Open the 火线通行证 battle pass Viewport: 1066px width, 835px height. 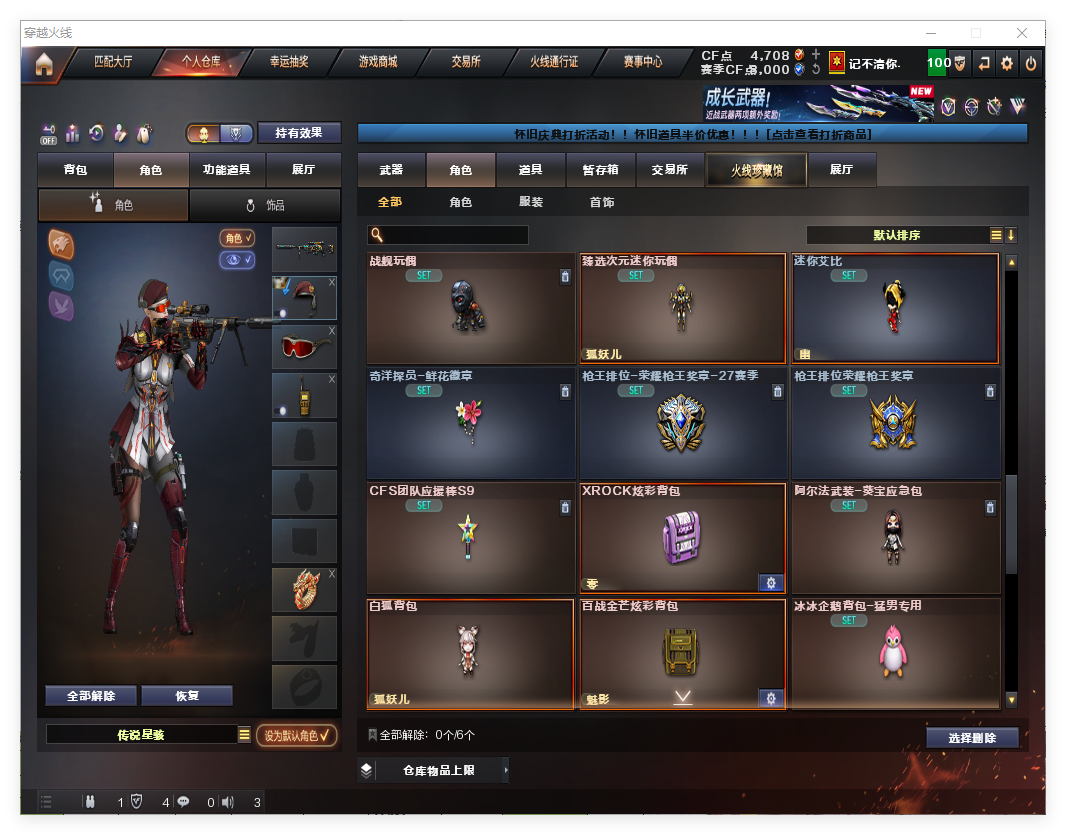click(554, 62)
